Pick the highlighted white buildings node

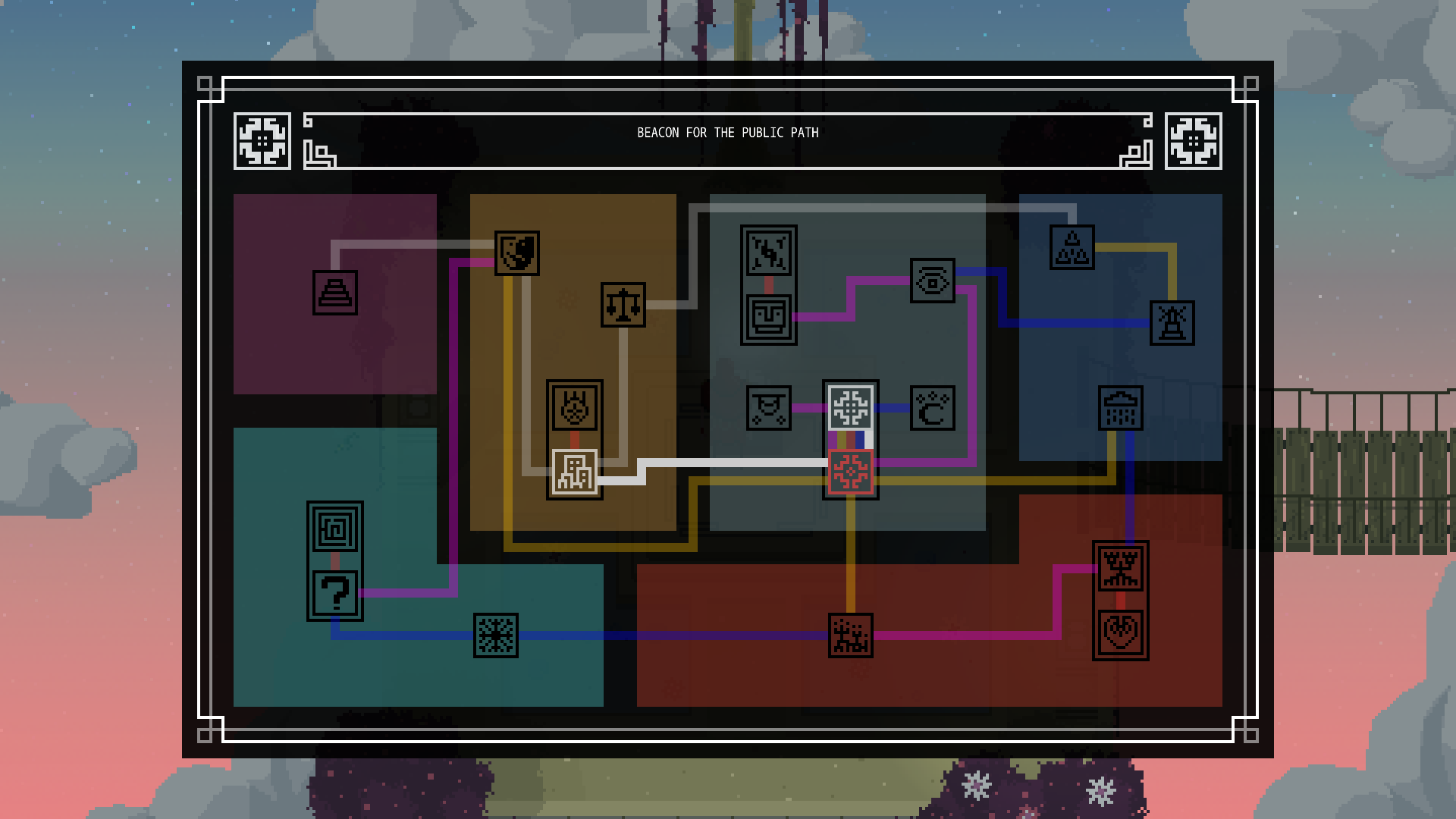[x=574, y=472]
